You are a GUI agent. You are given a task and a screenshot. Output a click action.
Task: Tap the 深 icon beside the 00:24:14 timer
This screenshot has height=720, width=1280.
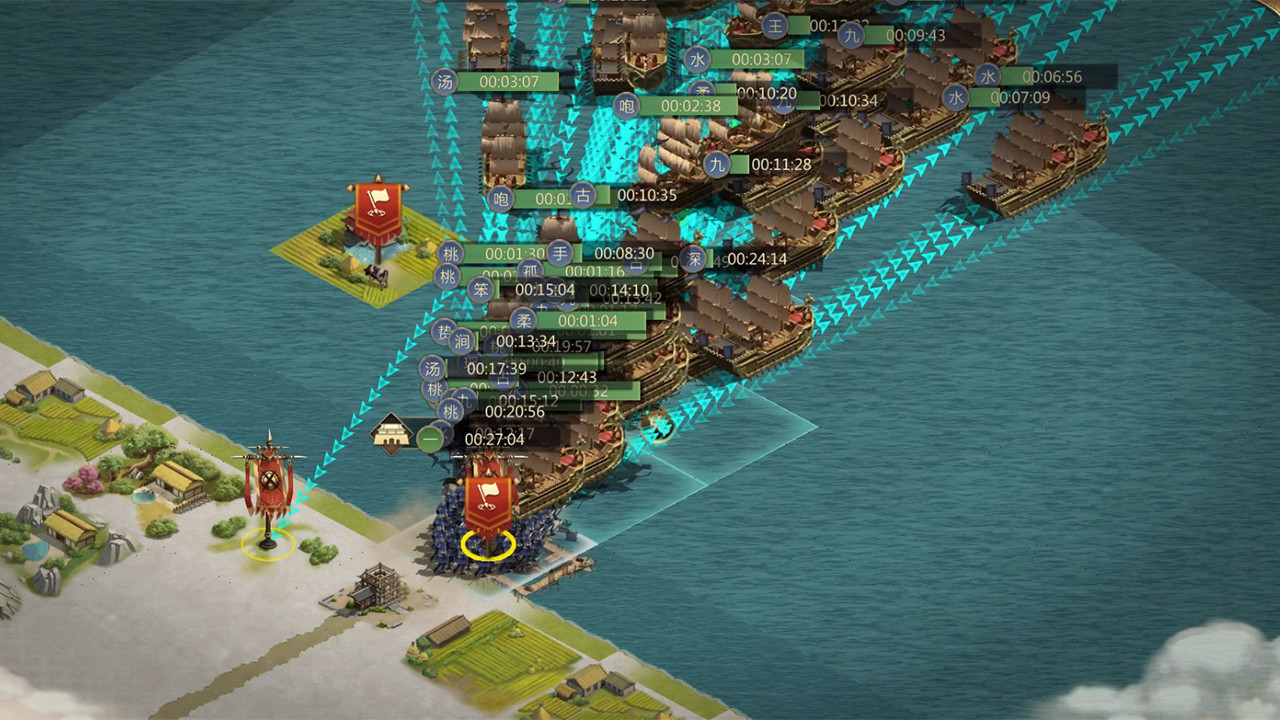coord(694,257)
